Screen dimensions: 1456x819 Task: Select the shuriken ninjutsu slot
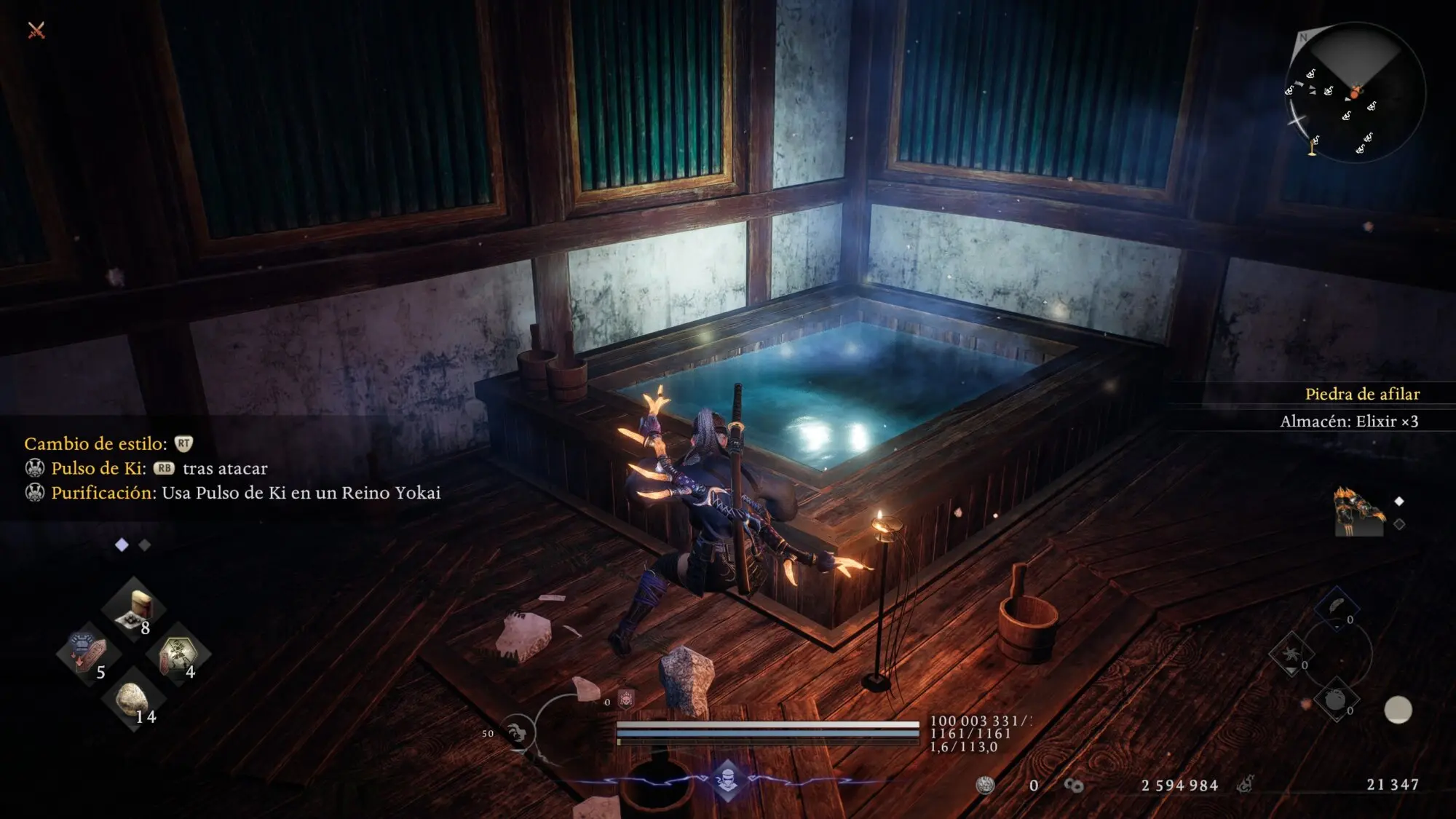1291,653
